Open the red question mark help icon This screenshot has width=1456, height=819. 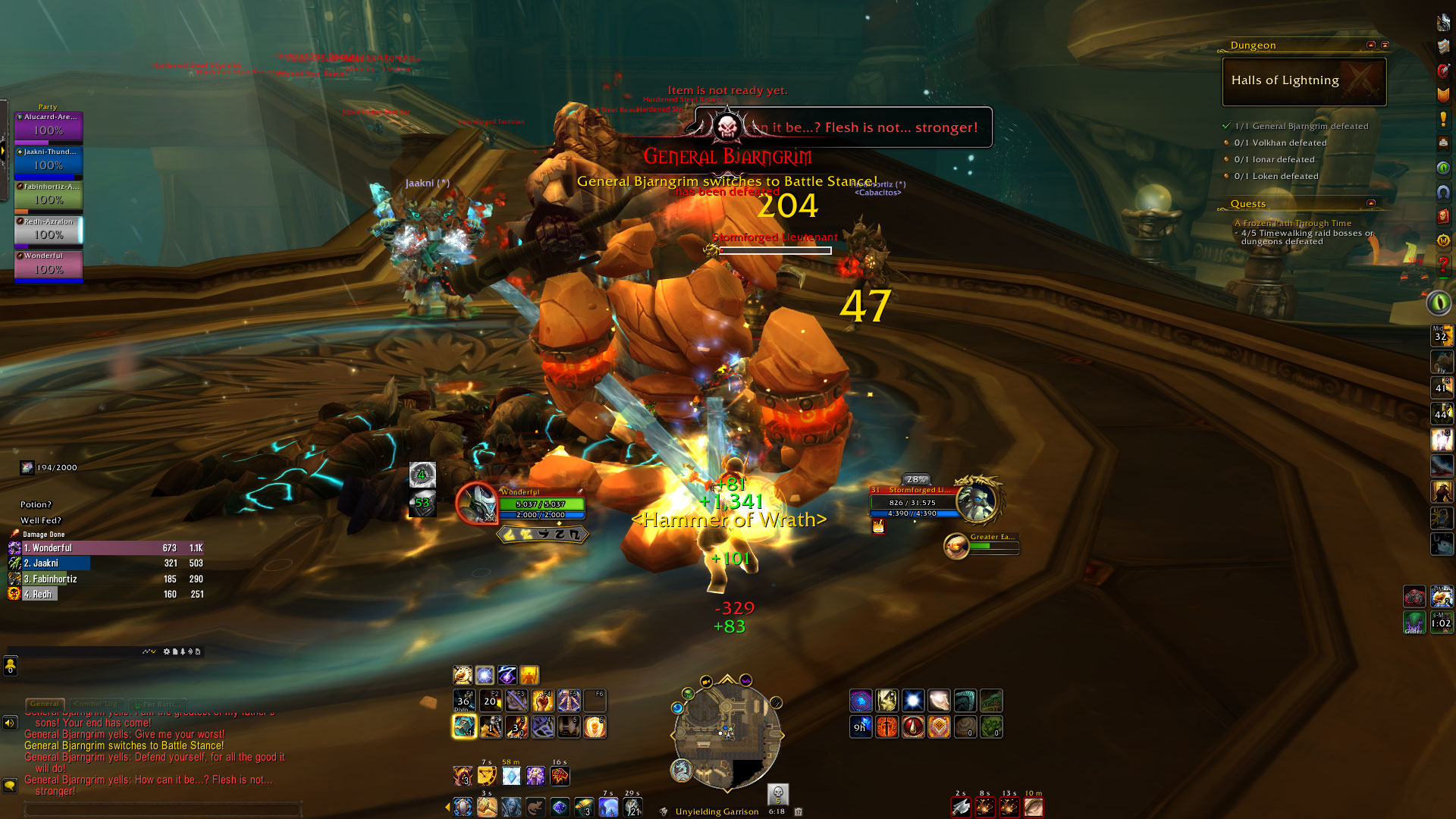[1442, 265]
